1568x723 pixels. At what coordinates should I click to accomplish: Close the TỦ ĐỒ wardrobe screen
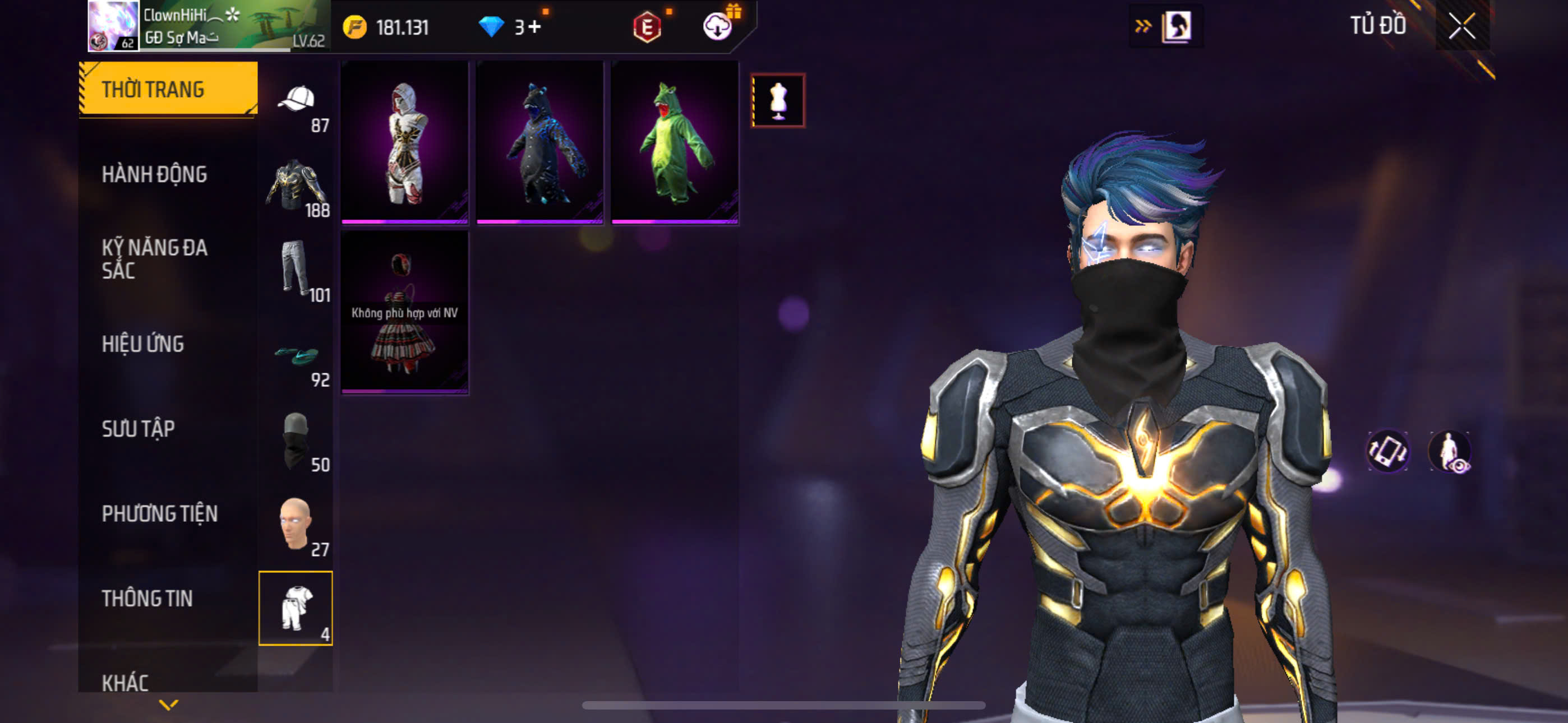click(1461, 26)
